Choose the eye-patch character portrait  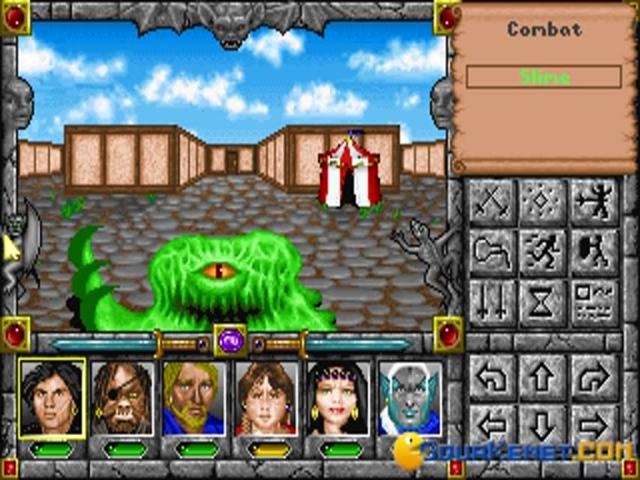click(x=121, y=398)
